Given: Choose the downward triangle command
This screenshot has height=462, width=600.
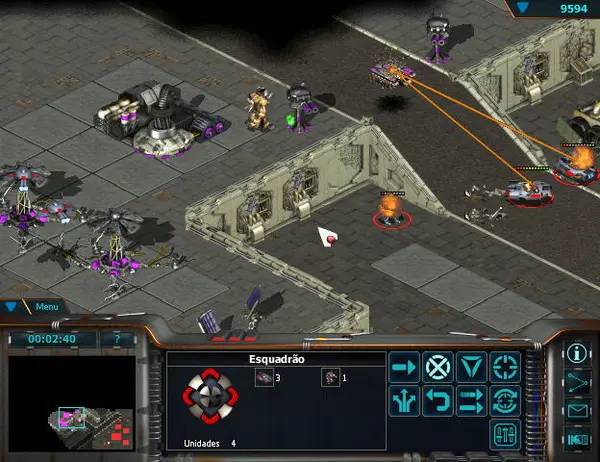Looking at the screenshot, I should (x=471, y=367).
